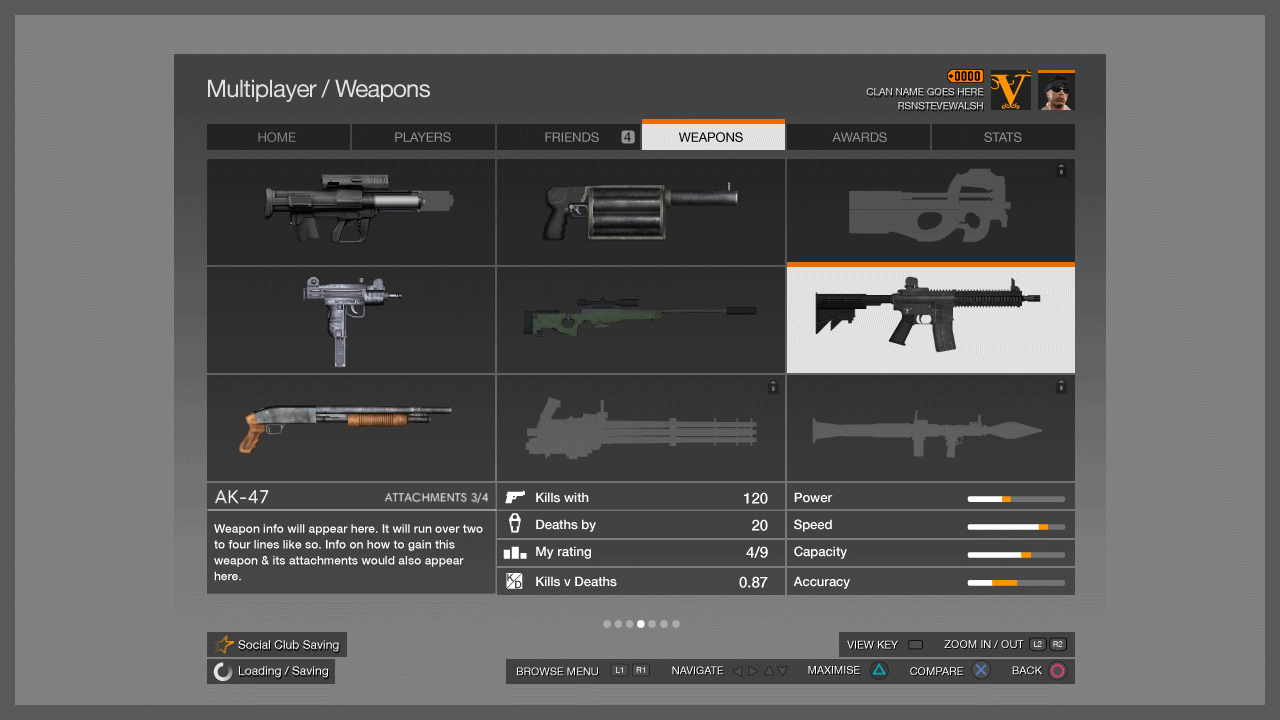The image size is (1280, 720).
Task: Go to the Awards tab
Action: click(x=858, y=137)
